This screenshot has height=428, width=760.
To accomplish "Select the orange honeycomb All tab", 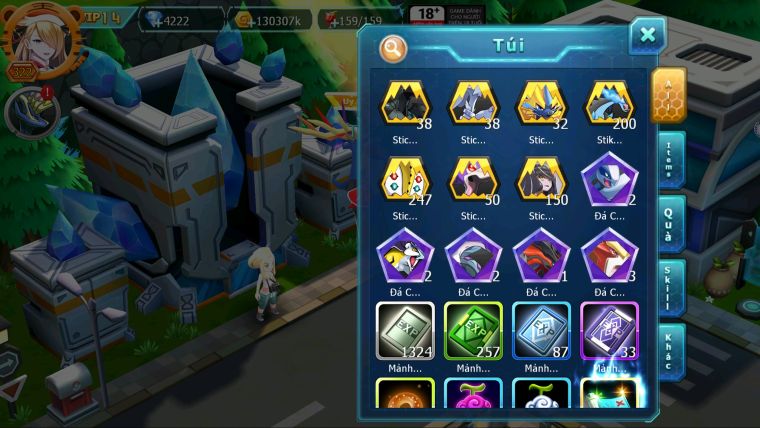I will [668, 95].
